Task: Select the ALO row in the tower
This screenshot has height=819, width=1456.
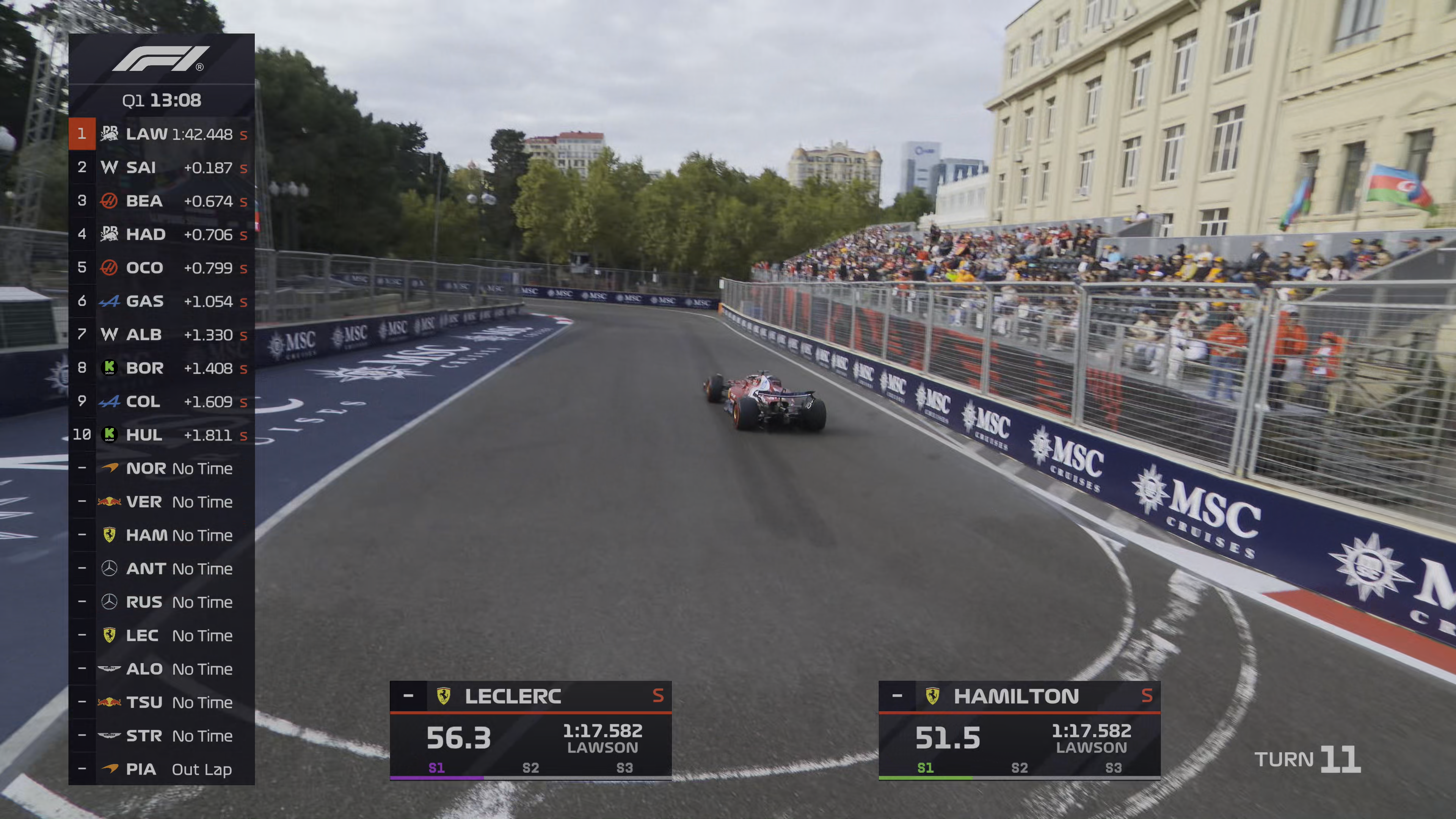Action: [162, 668]
